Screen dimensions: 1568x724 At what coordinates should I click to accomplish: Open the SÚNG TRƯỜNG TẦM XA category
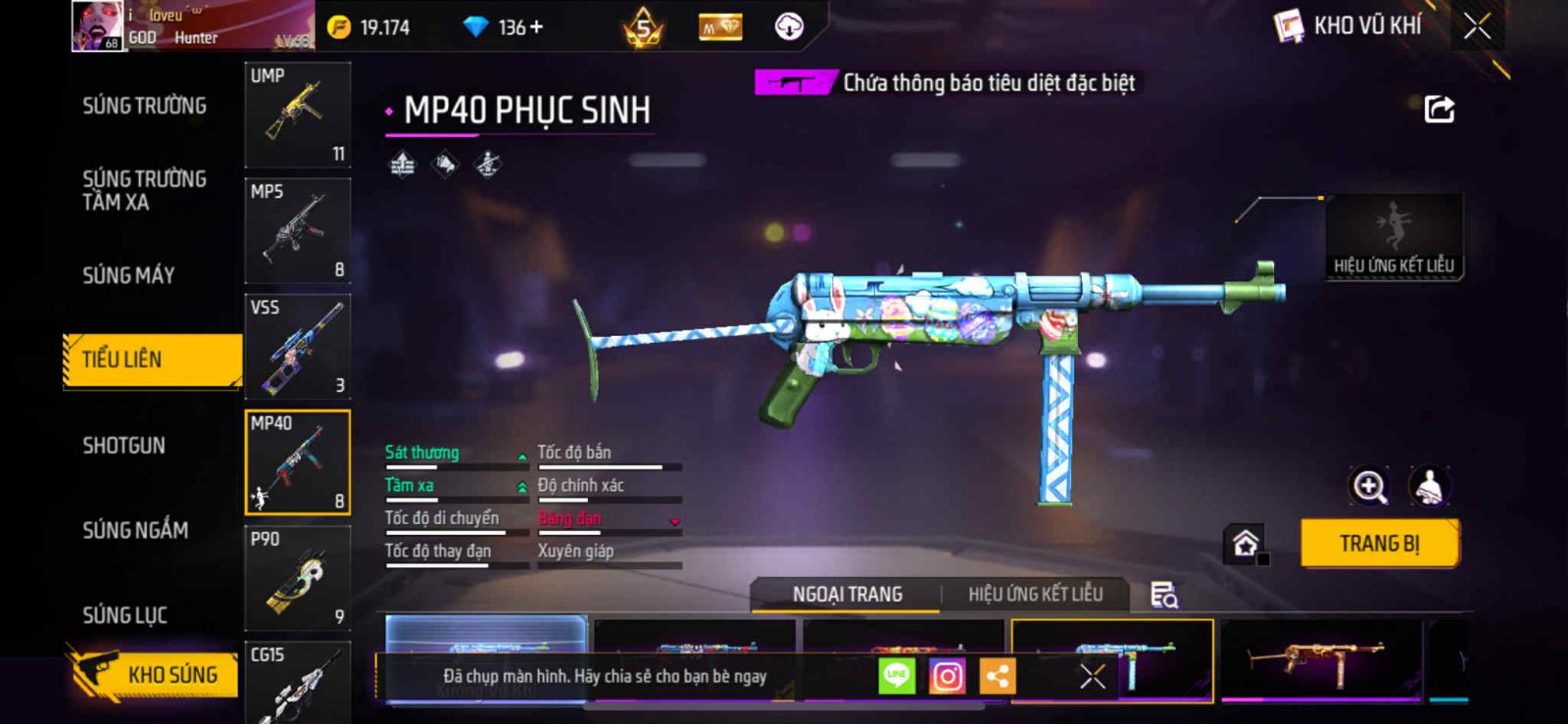144,190
